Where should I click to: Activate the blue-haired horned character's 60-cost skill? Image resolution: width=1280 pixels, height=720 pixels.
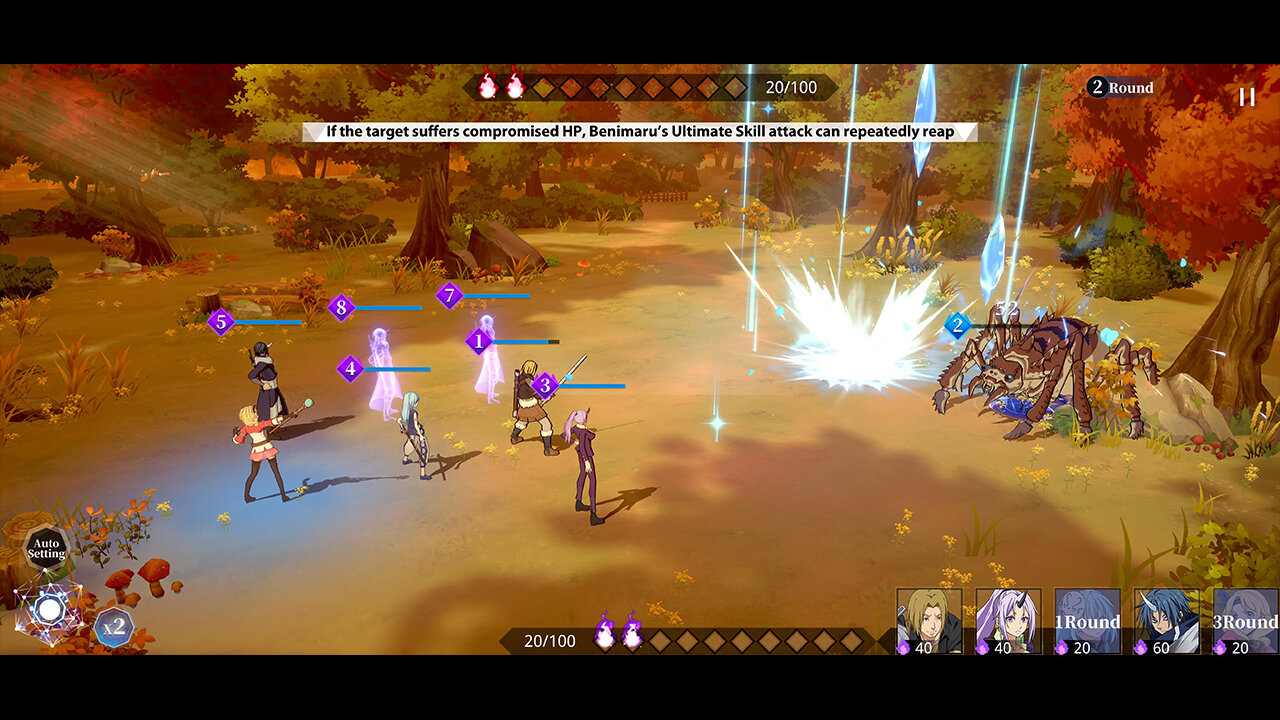(x=1166, y=621)
